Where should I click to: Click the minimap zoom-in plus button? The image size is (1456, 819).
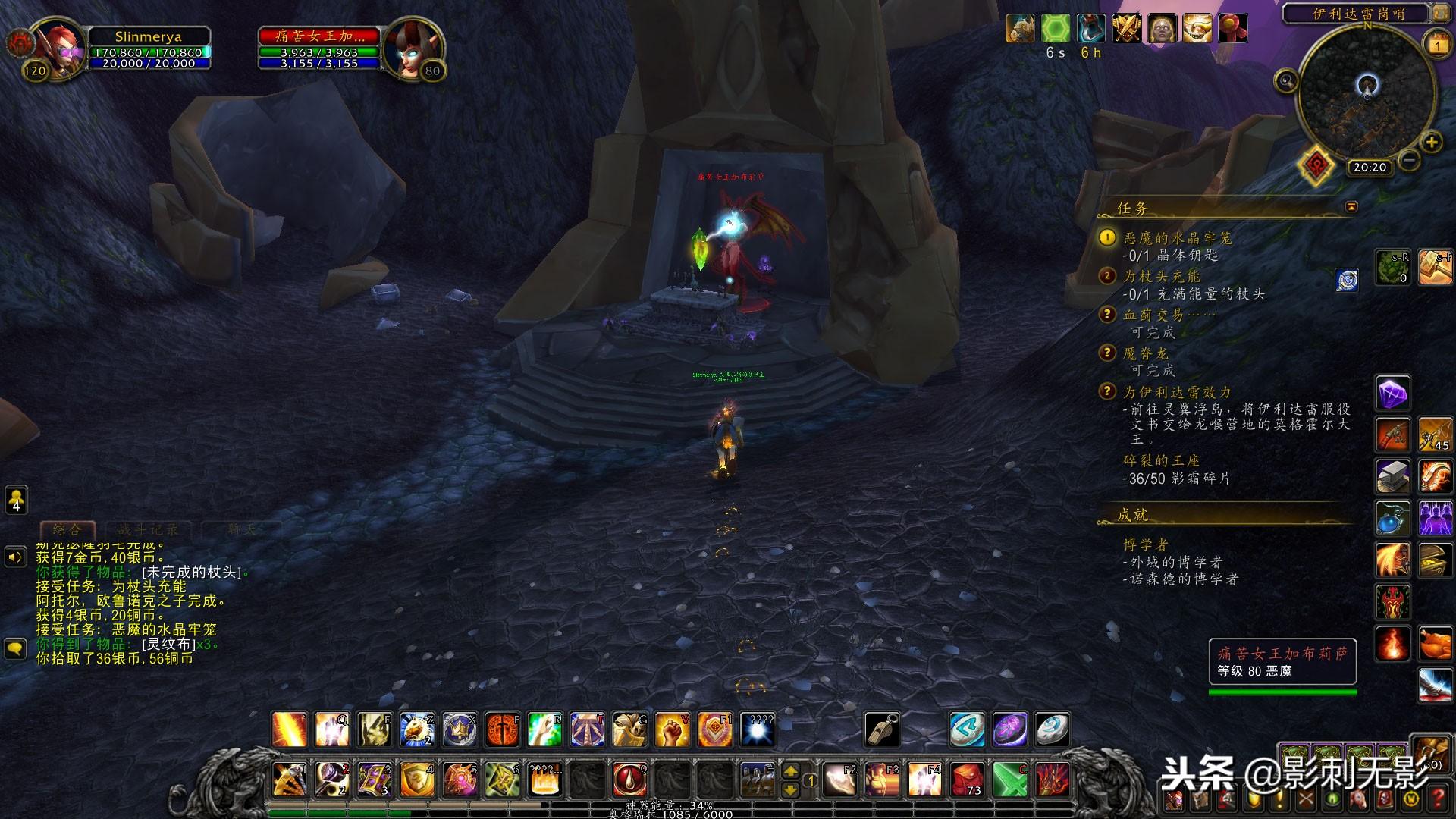pyautogui.click(x=1431, y=143)
